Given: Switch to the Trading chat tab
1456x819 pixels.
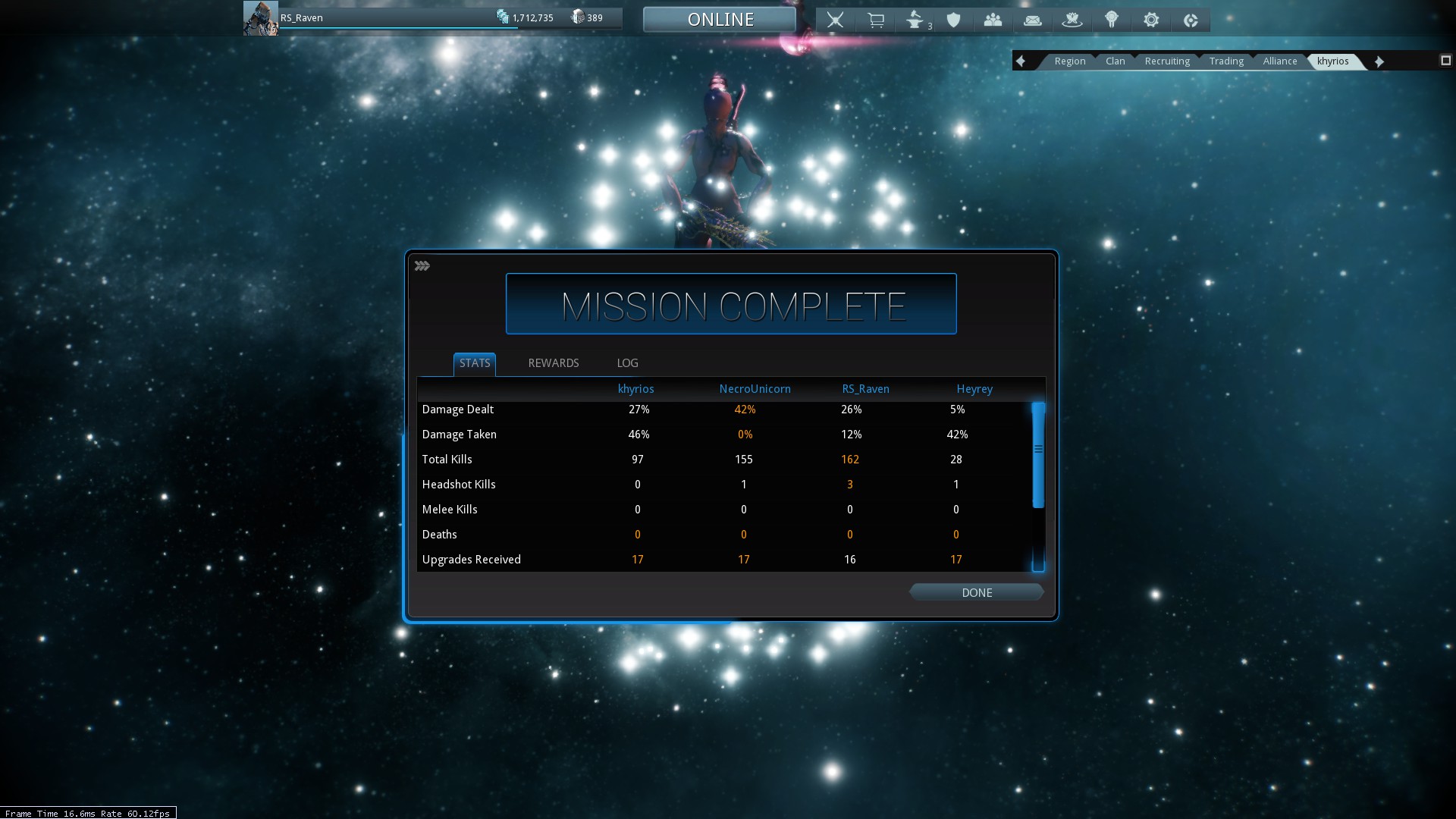Looking at the screenshot, I should [x=1226, y=61].
